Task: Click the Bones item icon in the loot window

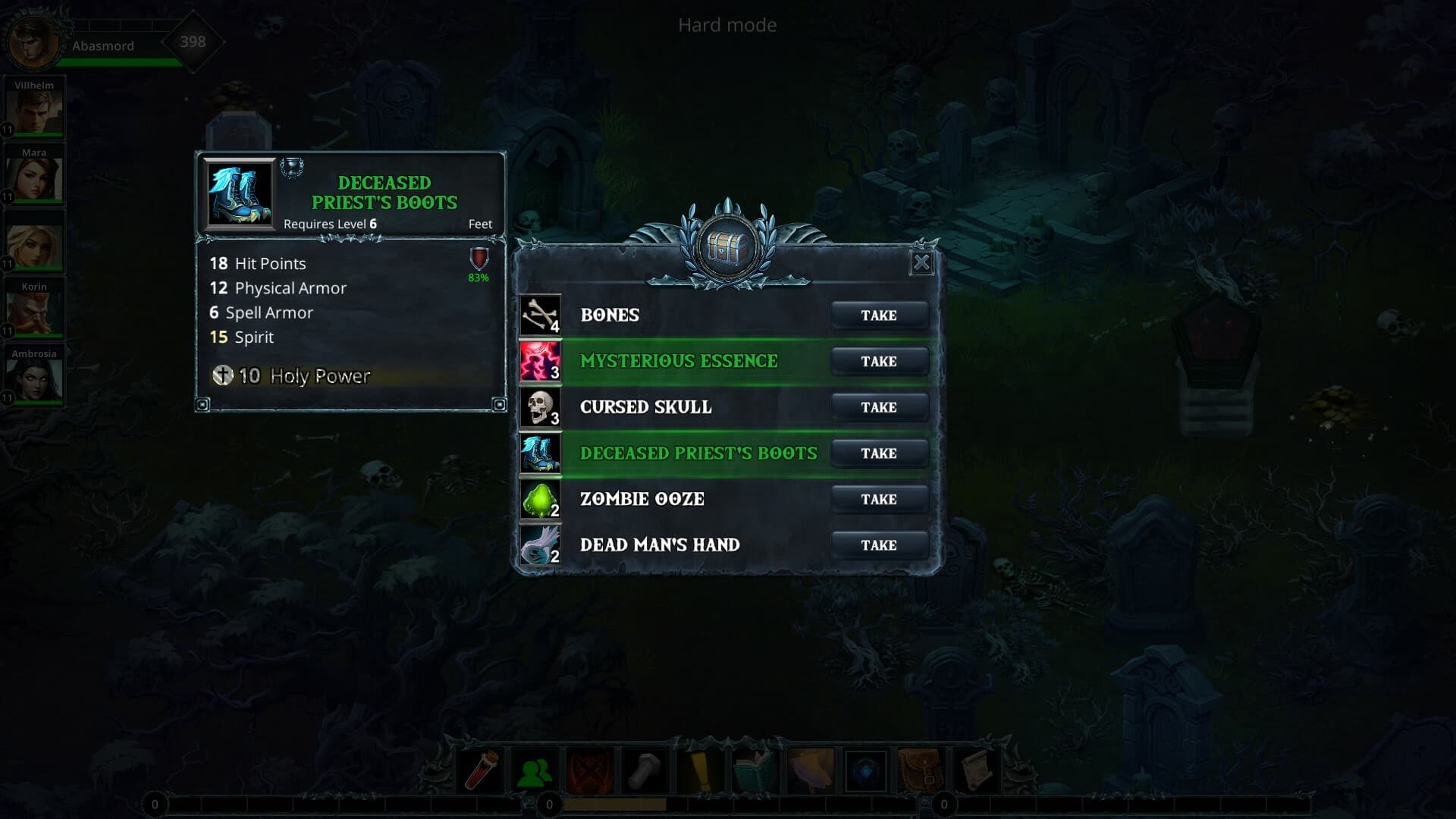Action: coord(540,315)
